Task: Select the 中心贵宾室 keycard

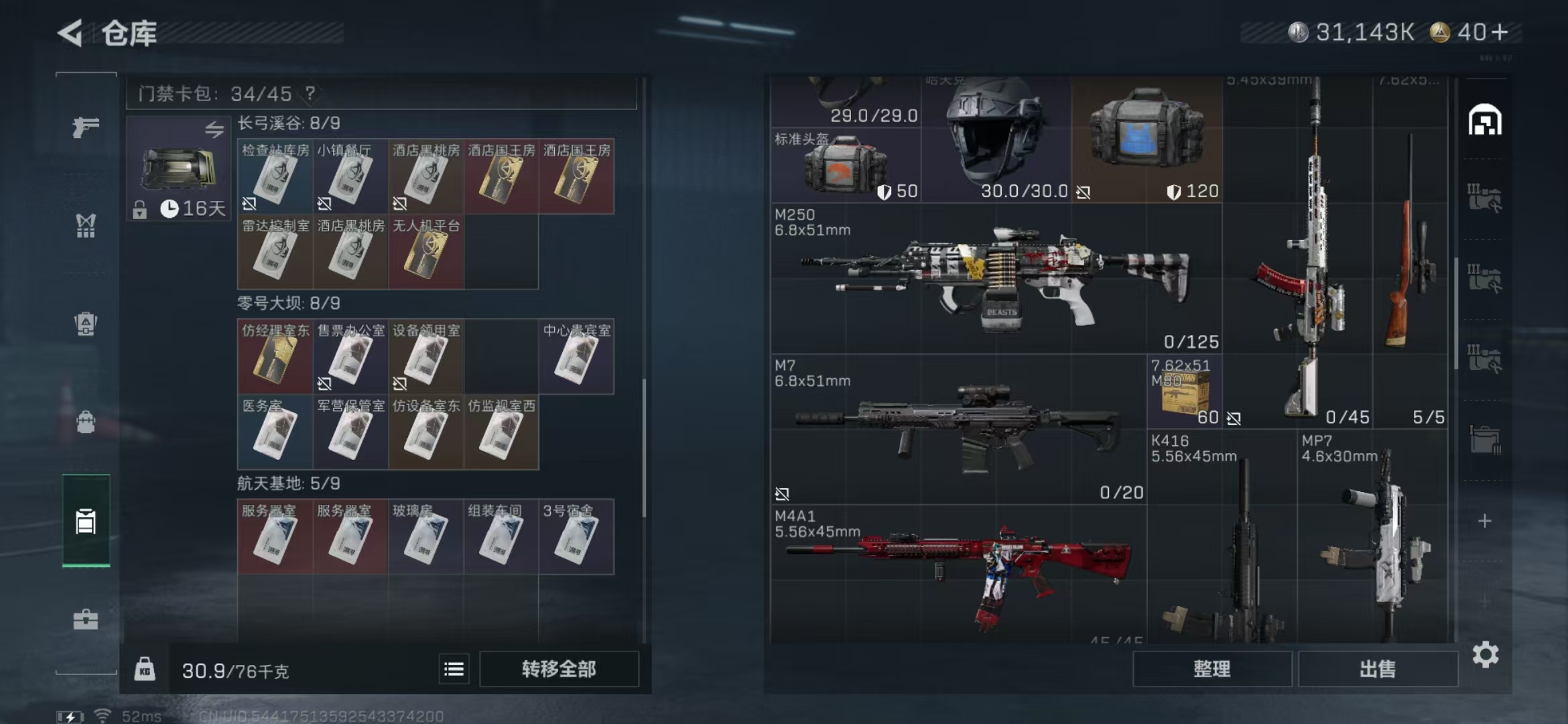Action: (x=576, y=357)
